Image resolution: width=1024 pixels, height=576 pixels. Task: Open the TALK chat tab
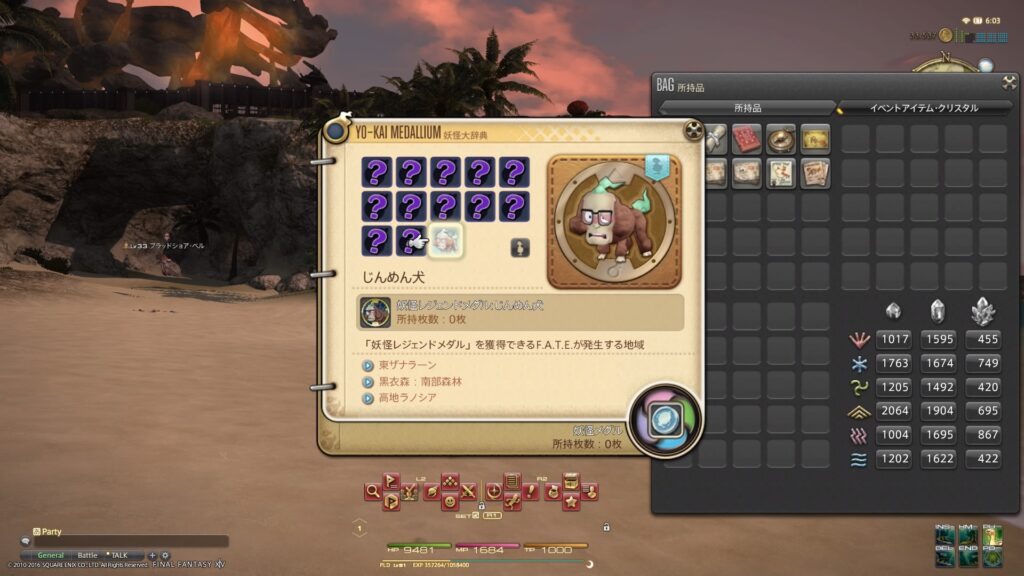point(119,555)
